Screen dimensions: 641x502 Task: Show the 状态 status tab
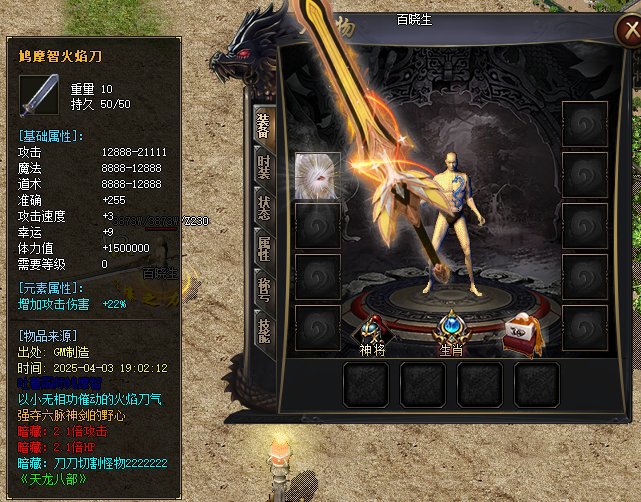pyautogui.click(x=264, y=208)
